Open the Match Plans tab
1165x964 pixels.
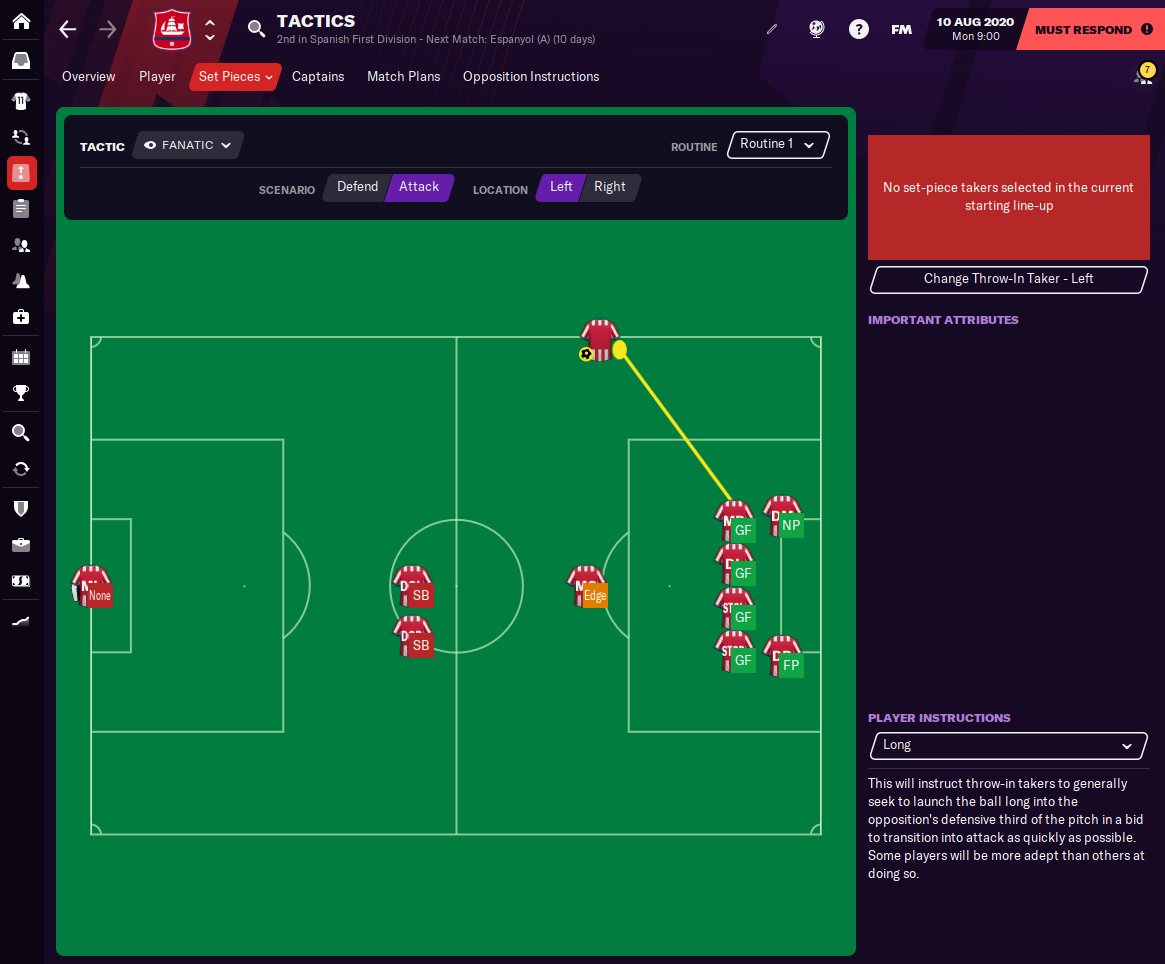point(403,77)
